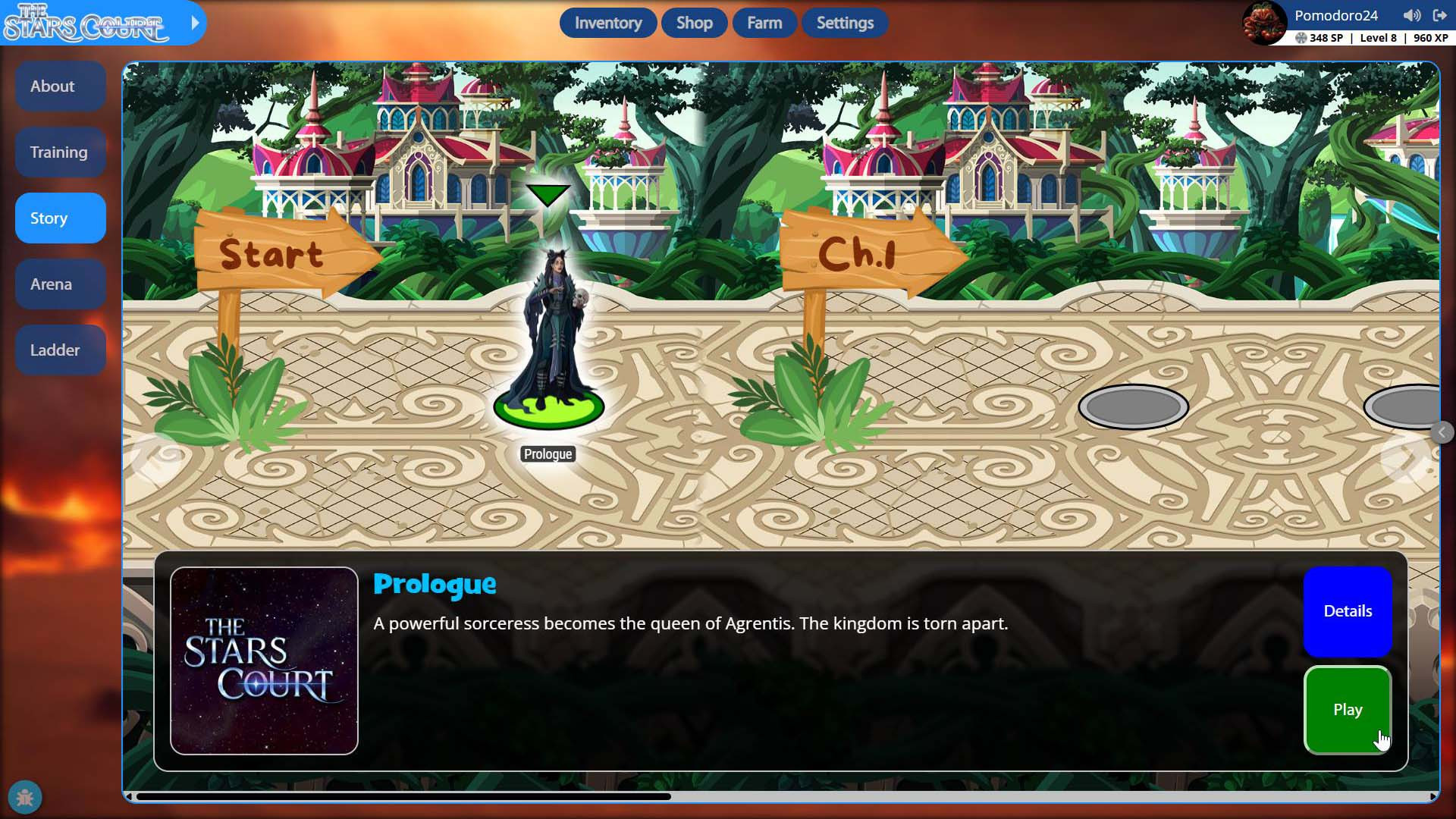The width and height of the screenshot is (1456, 819).
Task: Open the Shop
Action: (694, 23)
